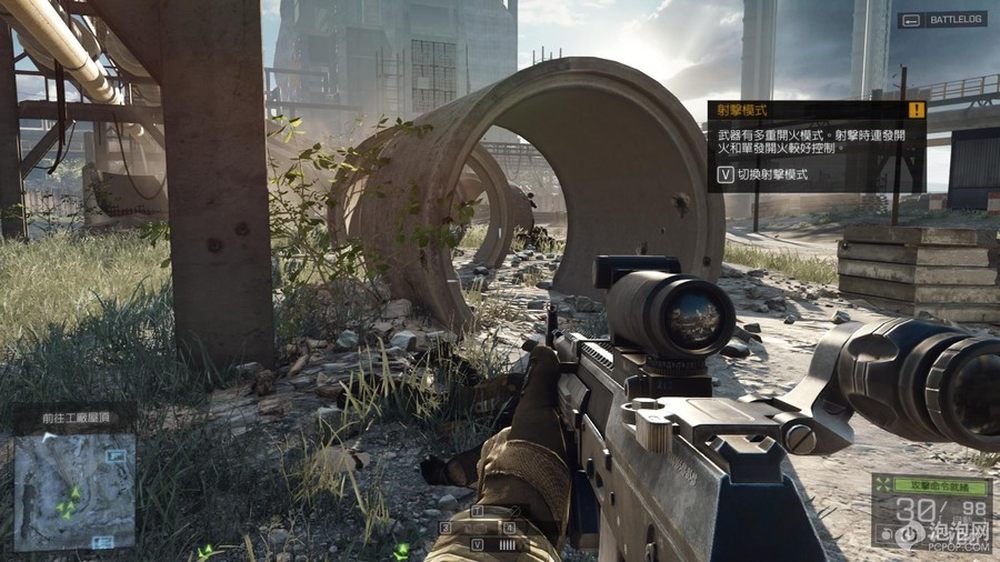Click the yellow exclamation hint icon
The image size is (1000, 562).
[x=916, y=110]
